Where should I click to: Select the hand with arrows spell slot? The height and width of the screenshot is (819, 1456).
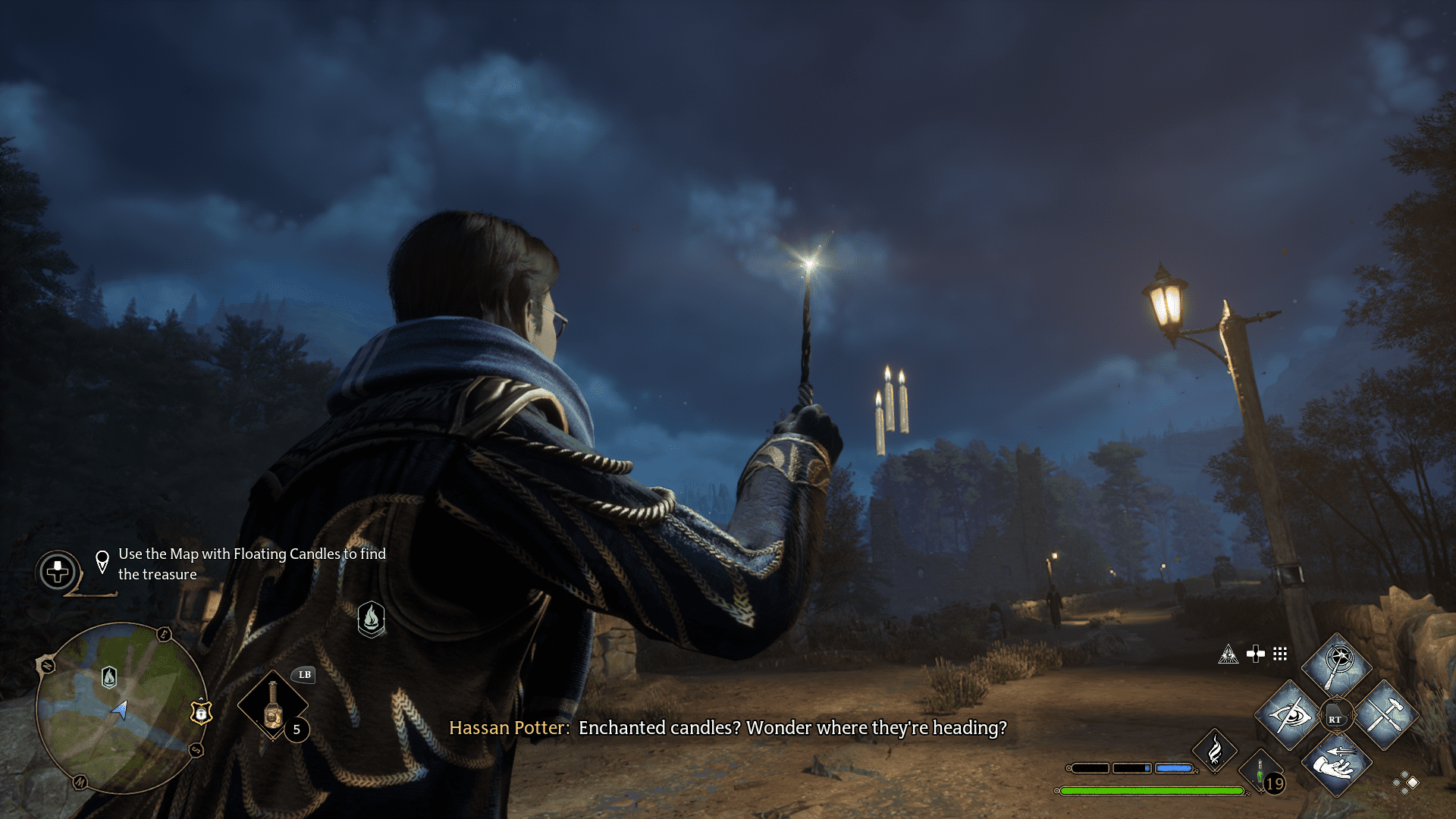point(1337,764)
